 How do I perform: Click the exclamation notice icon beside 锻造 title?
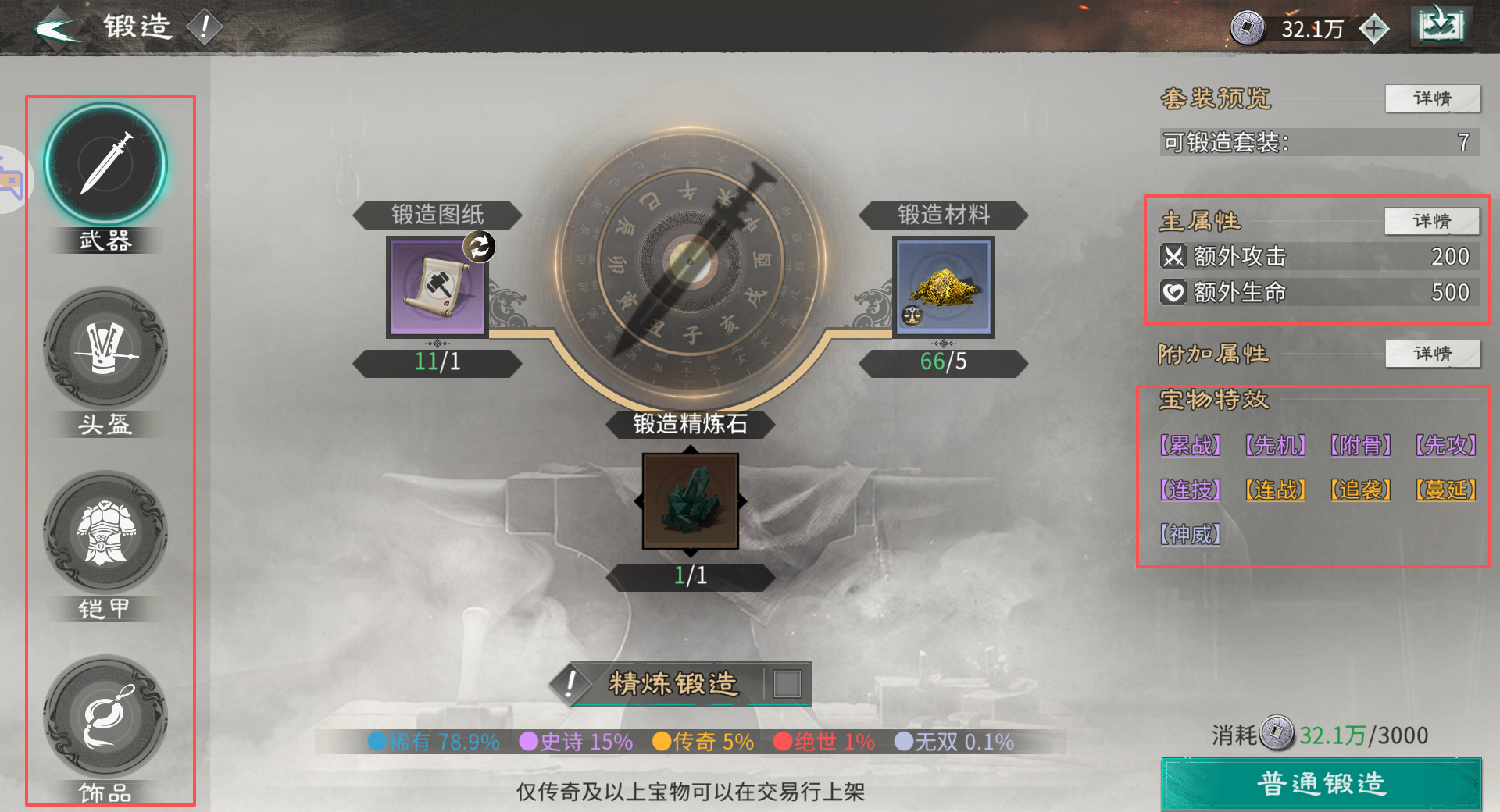pyautogui.click(x=205, y=25)
